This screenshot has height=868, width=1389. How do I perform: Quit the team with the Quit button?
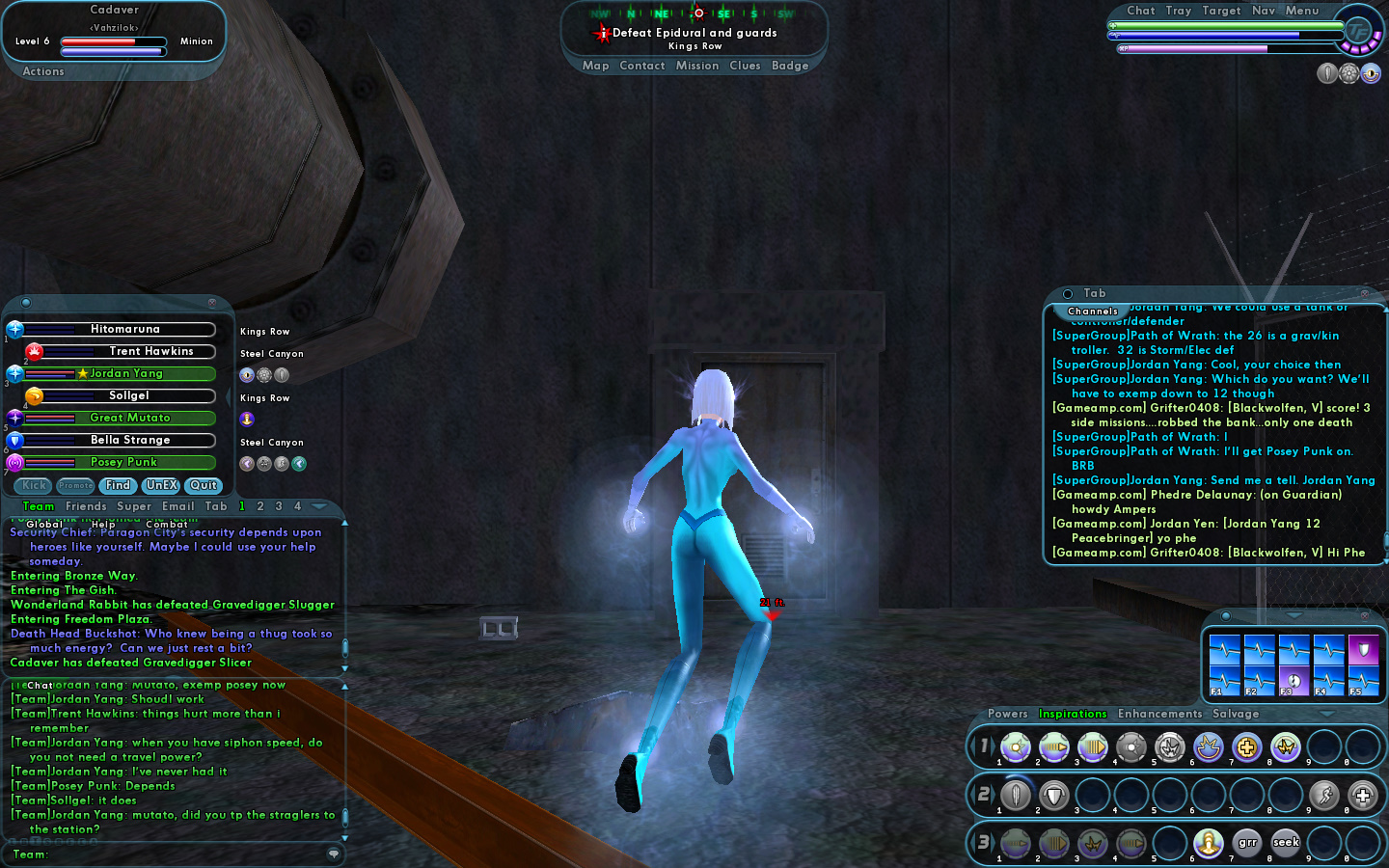(204, 485)
